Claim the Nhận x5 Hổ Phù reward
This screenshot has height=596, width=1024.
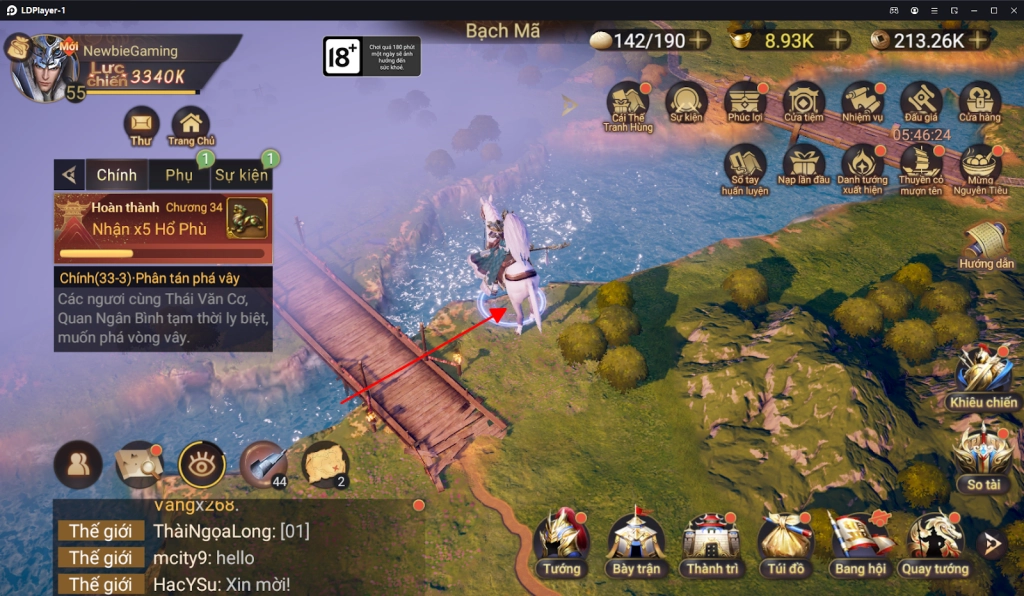[162, 220]
